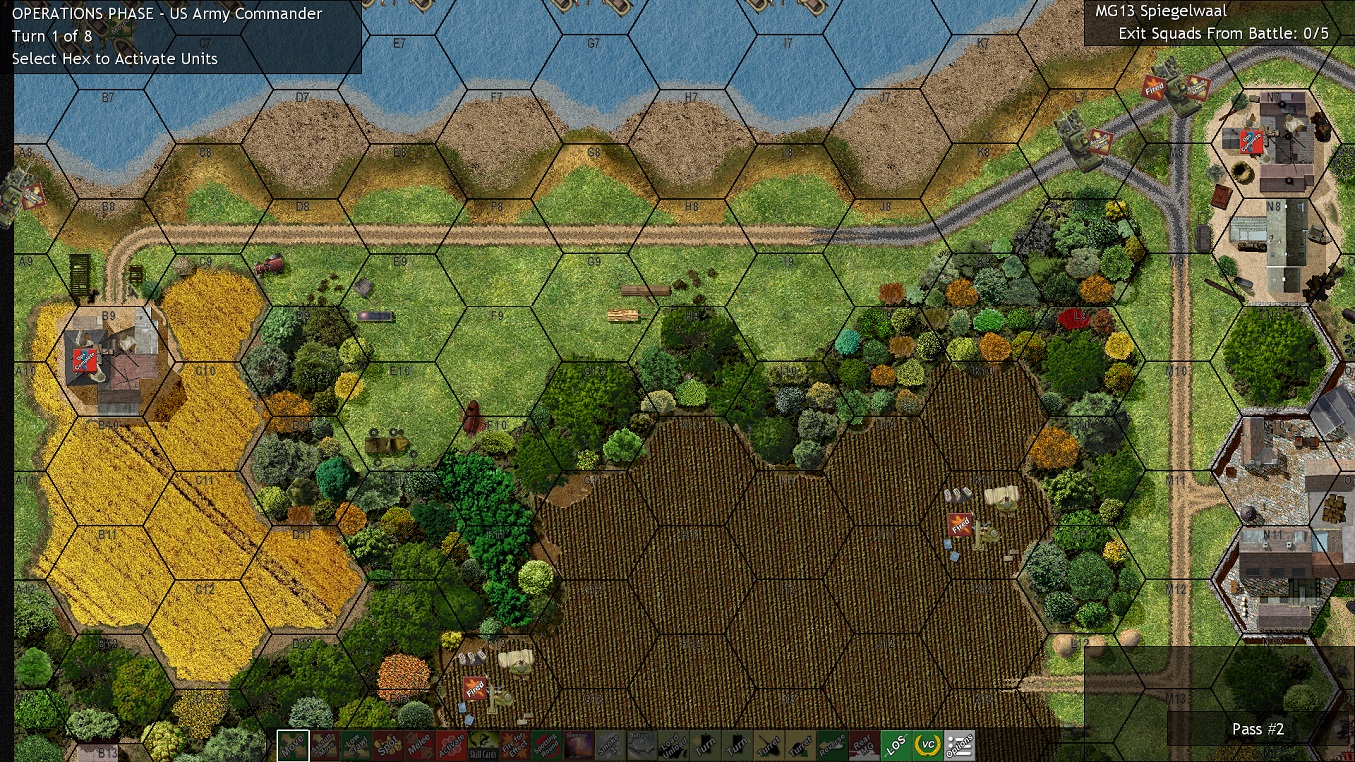Choose the Melee action
Image resolution: width=1355 pixels, height=762 pixels.
click(x=417, y=746)
